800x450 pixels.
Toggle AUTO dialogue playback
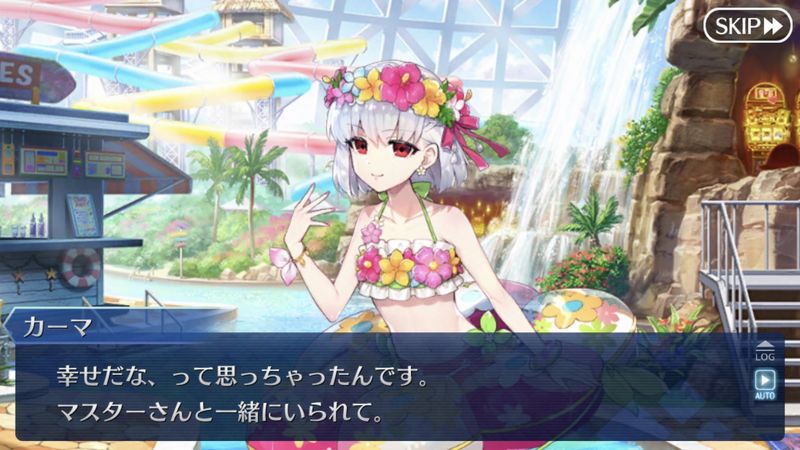click(x=765, y=384)
